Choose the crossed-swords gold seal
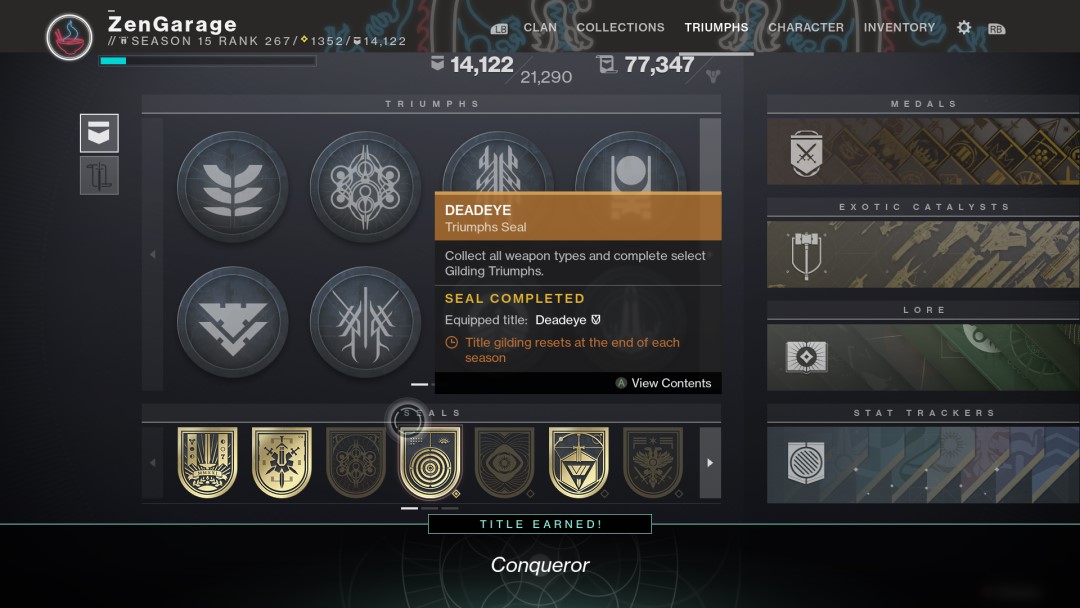This screenshot has height=608, width=1080. click(x=282, y=462)
